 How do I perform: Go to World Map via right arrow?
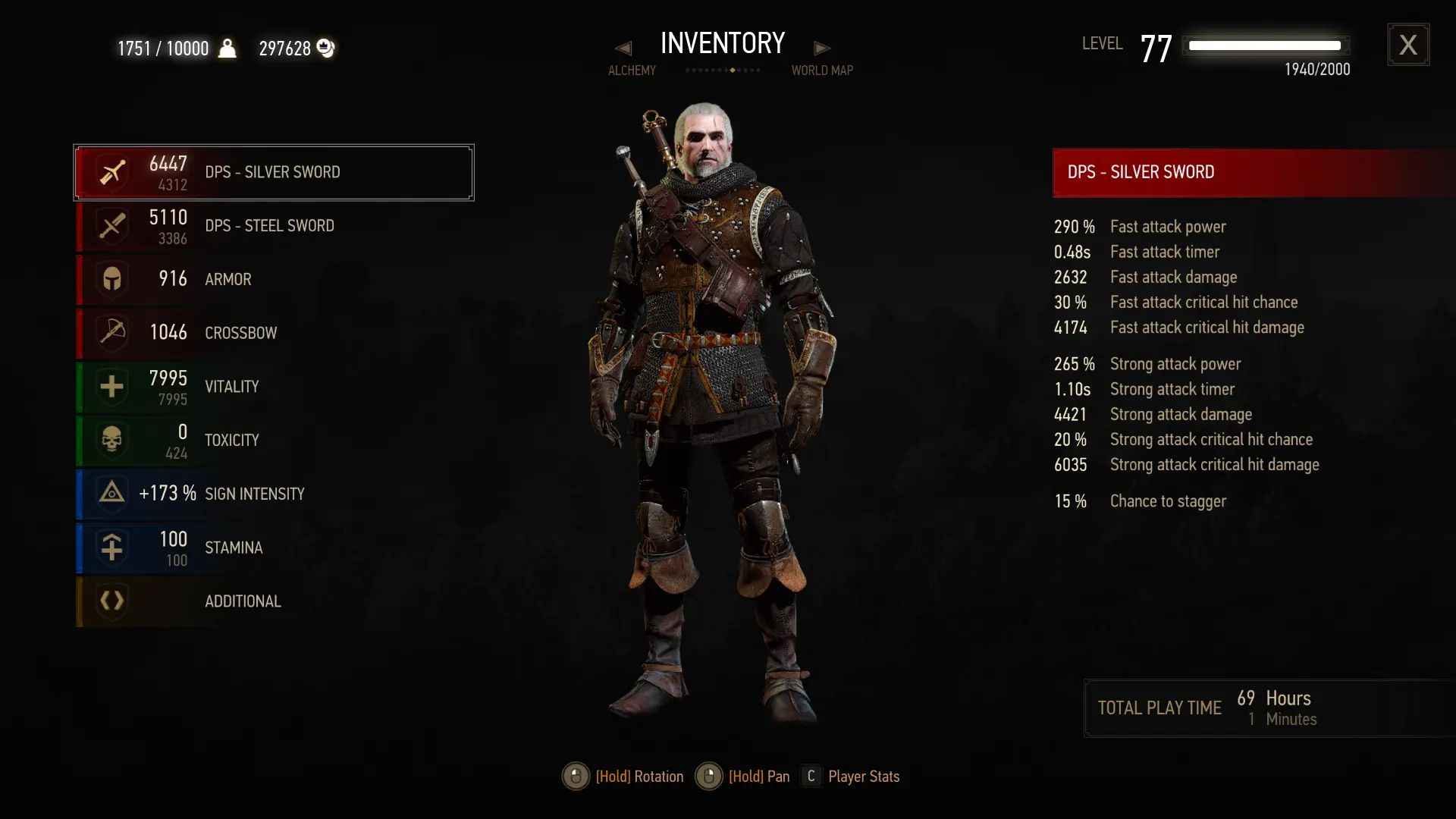click(822, 49)
